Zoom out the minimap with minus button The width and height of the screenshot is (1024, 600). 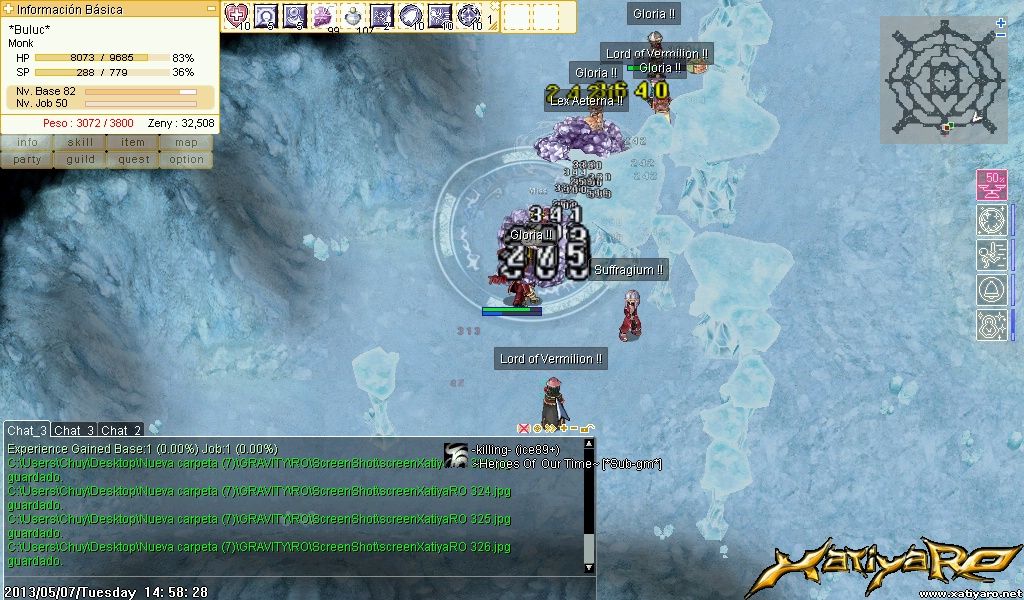point(1001,35)
